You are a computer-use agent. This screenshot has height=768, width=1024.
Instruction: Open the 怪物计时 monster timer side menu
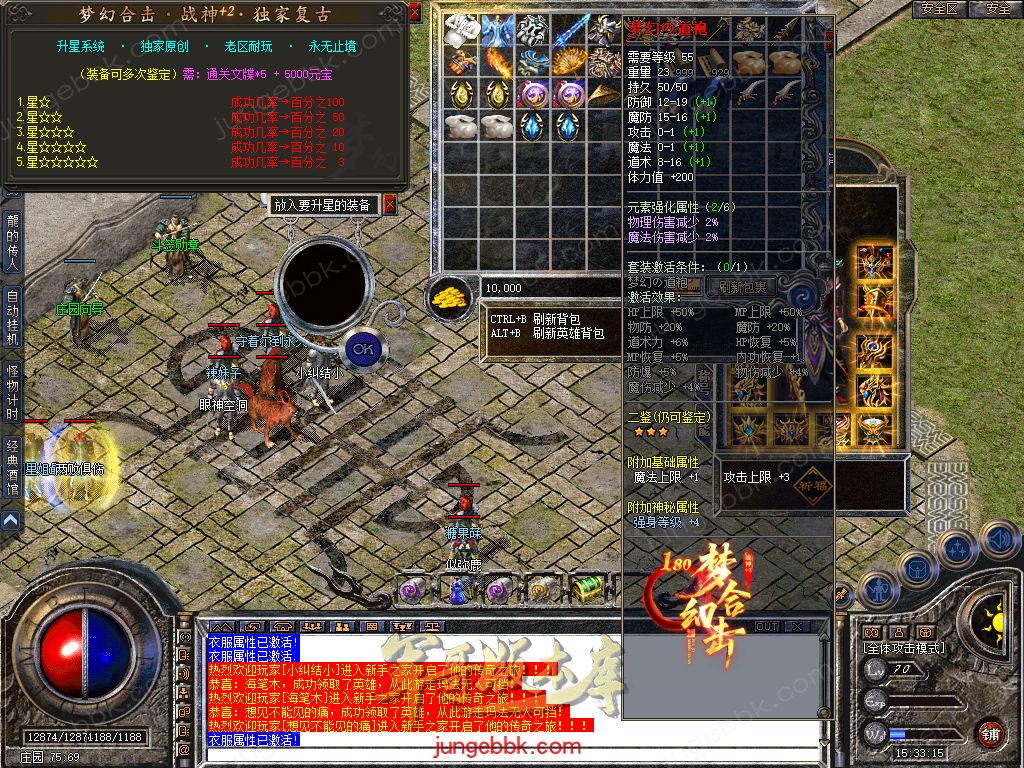click(12, 392)
